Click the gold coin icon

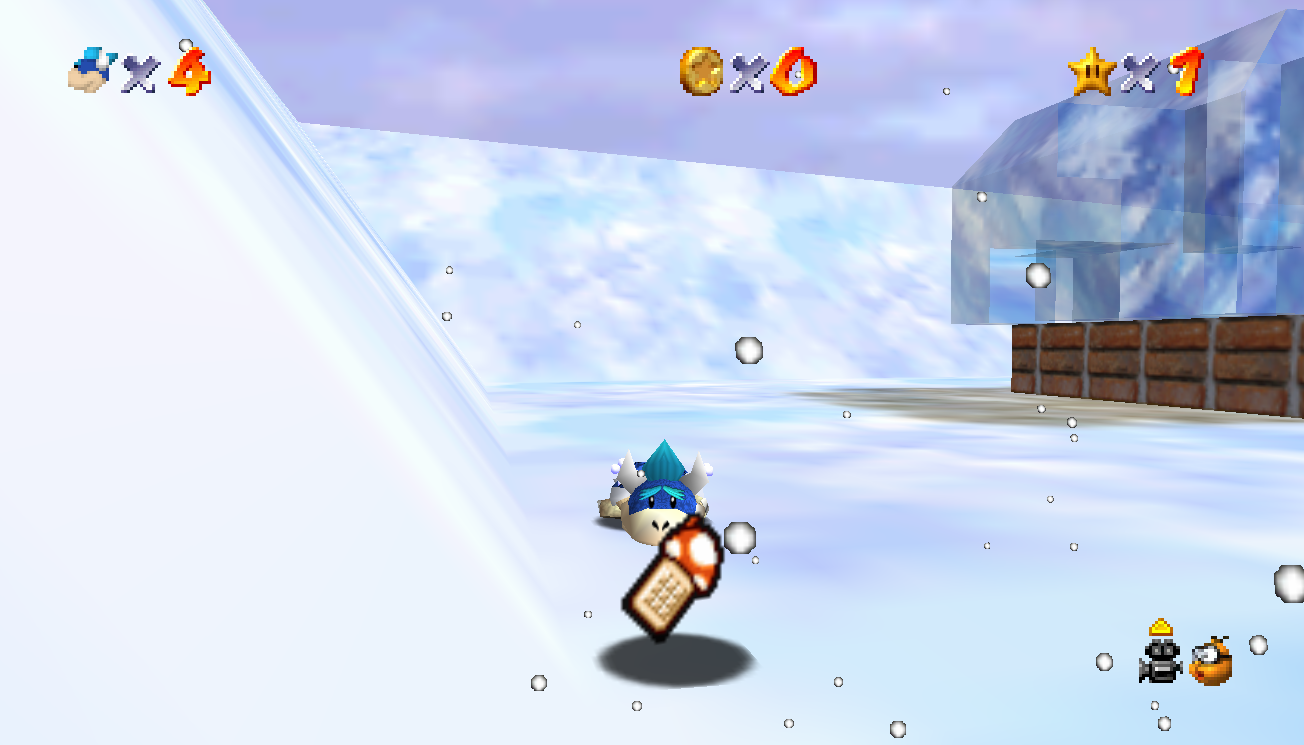click(701, 72)
